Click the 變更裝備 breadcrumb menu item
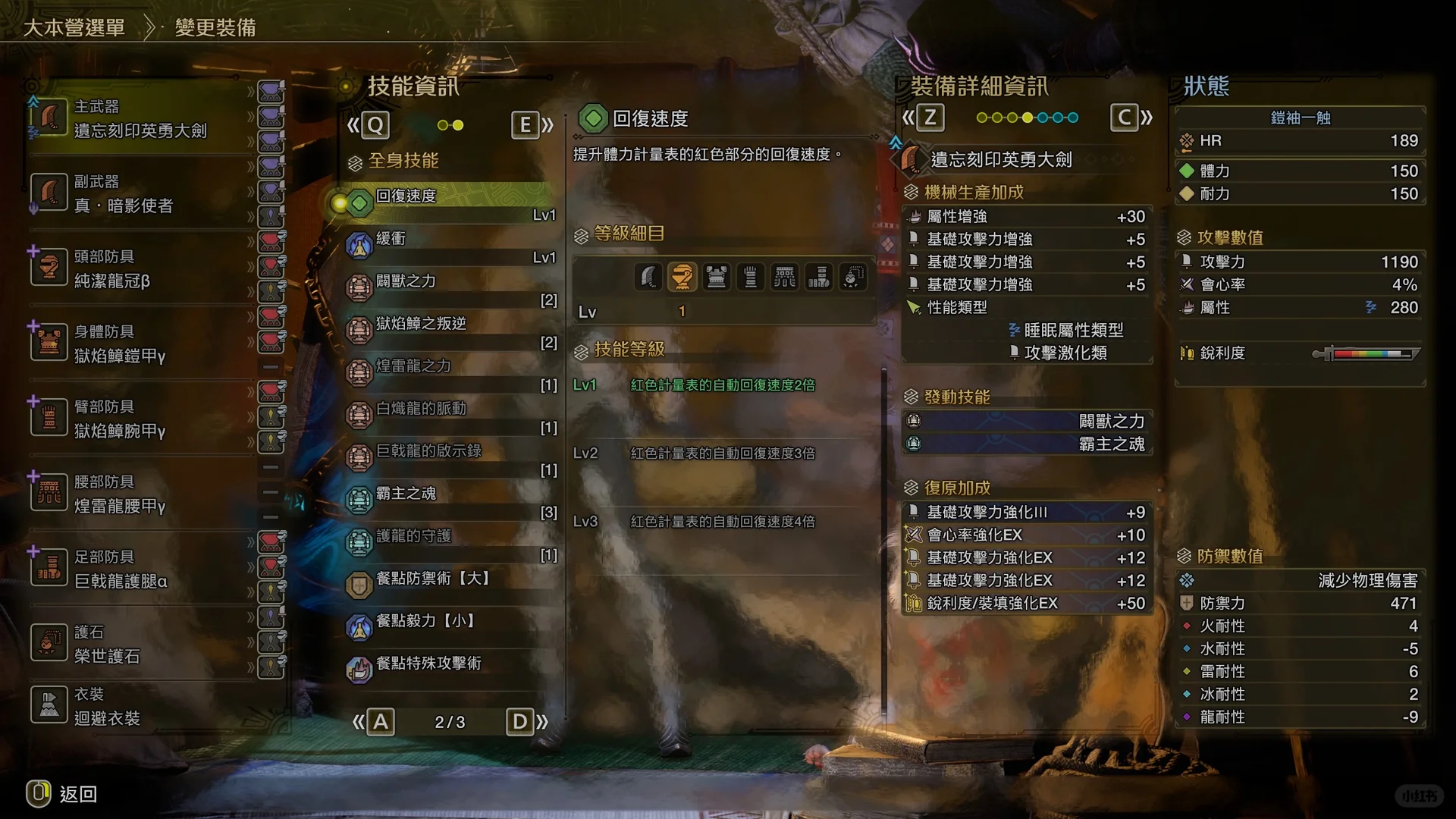The image size is (1456, 819). pos(215,27)
